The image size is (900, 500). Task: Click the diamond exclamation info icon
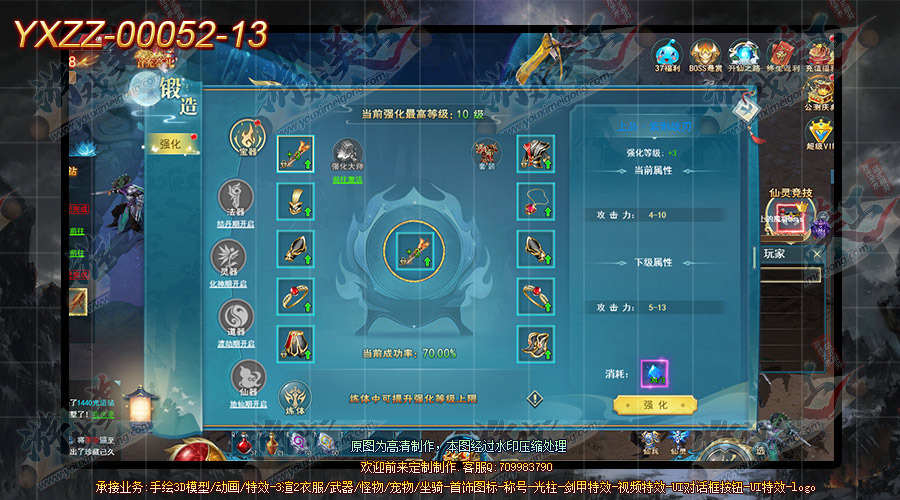[x=535, y=398]
